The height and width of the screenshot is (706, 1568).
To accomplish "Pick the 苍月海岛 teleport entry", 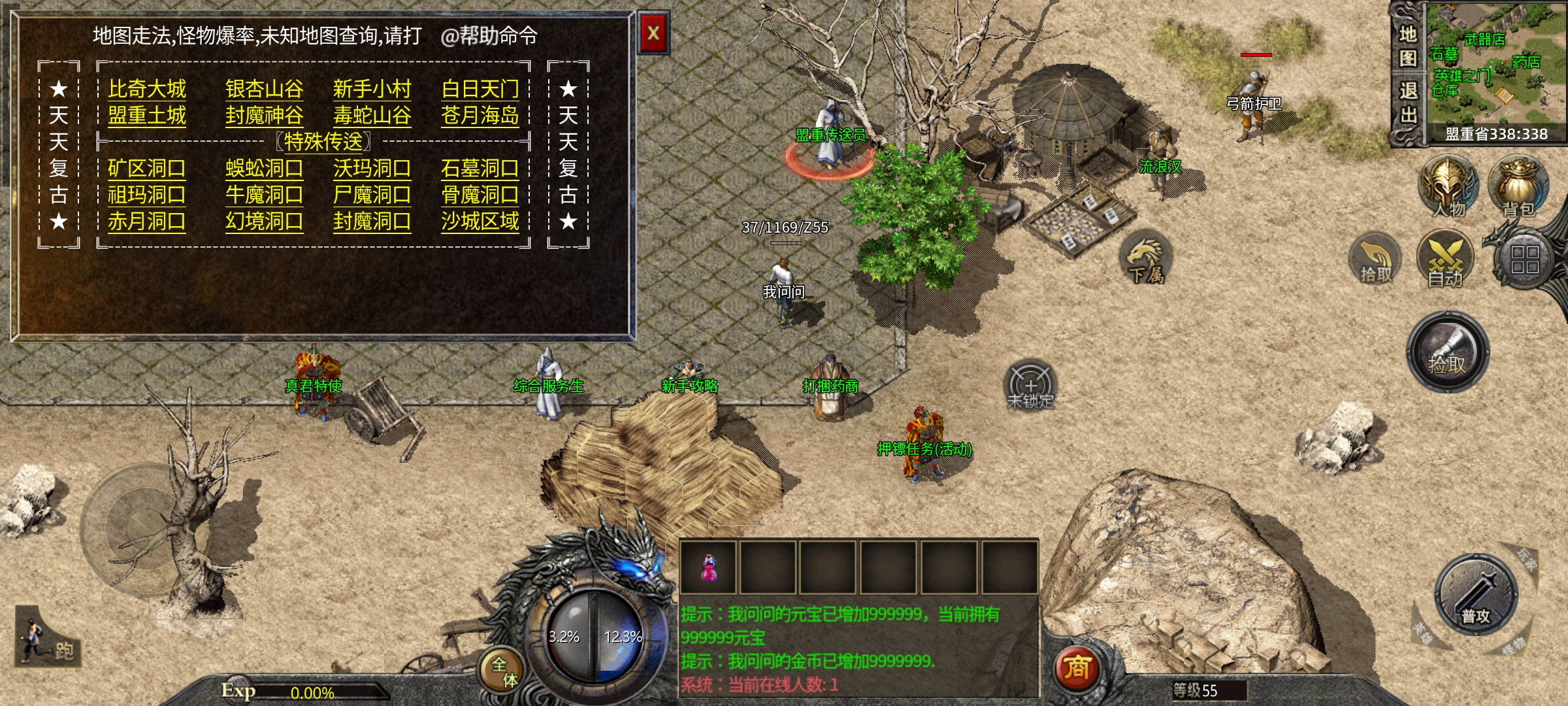I will click(x=480, y=116).
